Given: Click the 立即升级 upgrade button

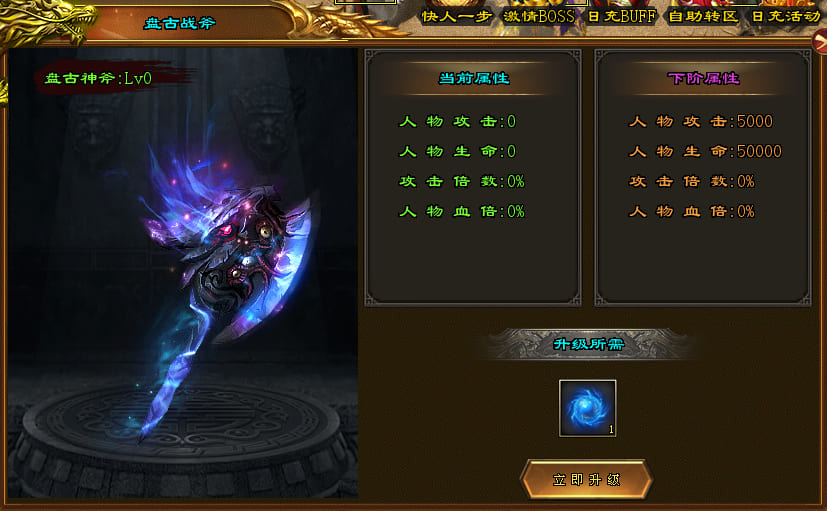Looking at the screenshot, I should (586, 480).
